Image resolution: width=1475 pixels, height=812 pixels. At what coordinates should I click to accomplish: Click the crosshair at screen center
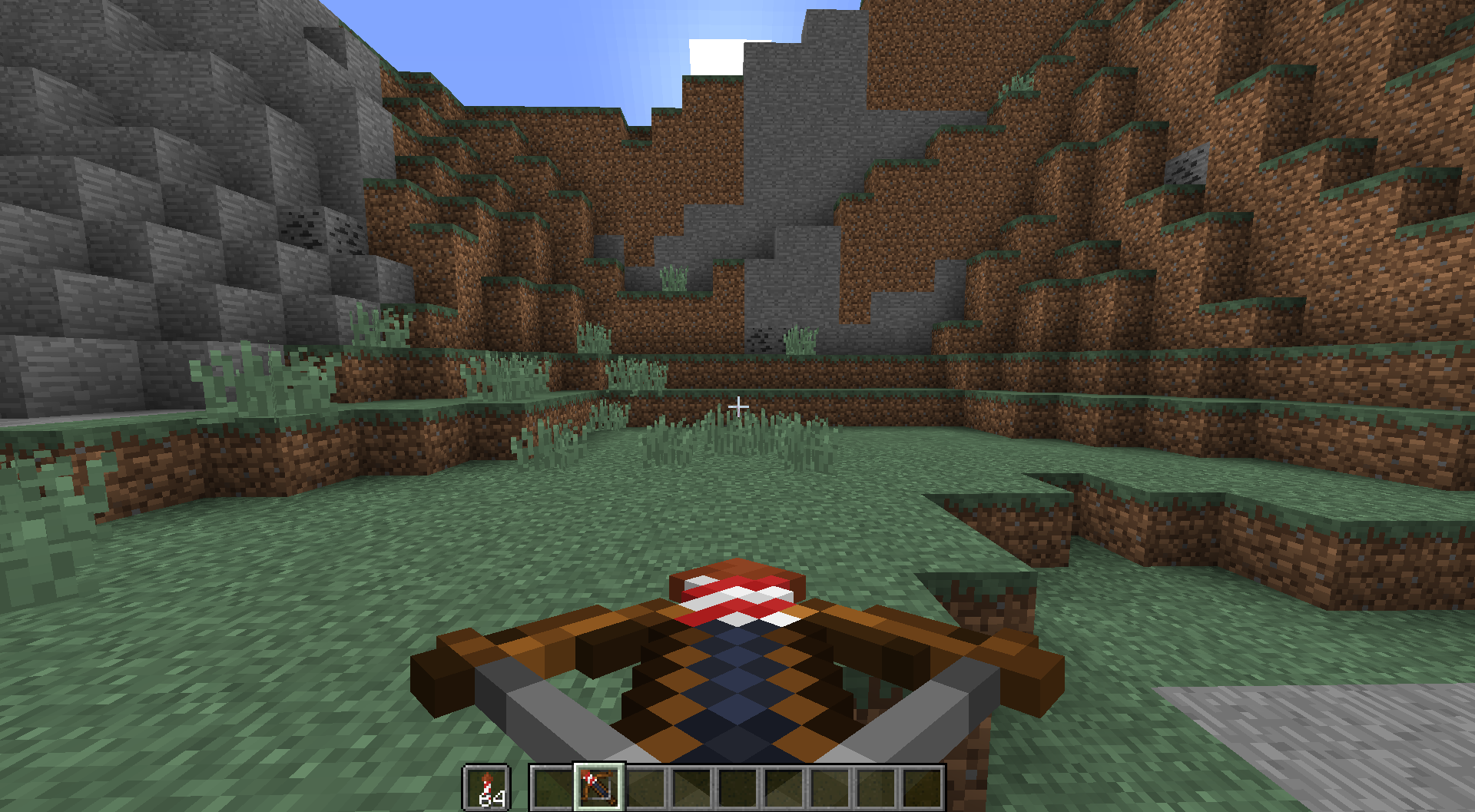pos(739,405)
